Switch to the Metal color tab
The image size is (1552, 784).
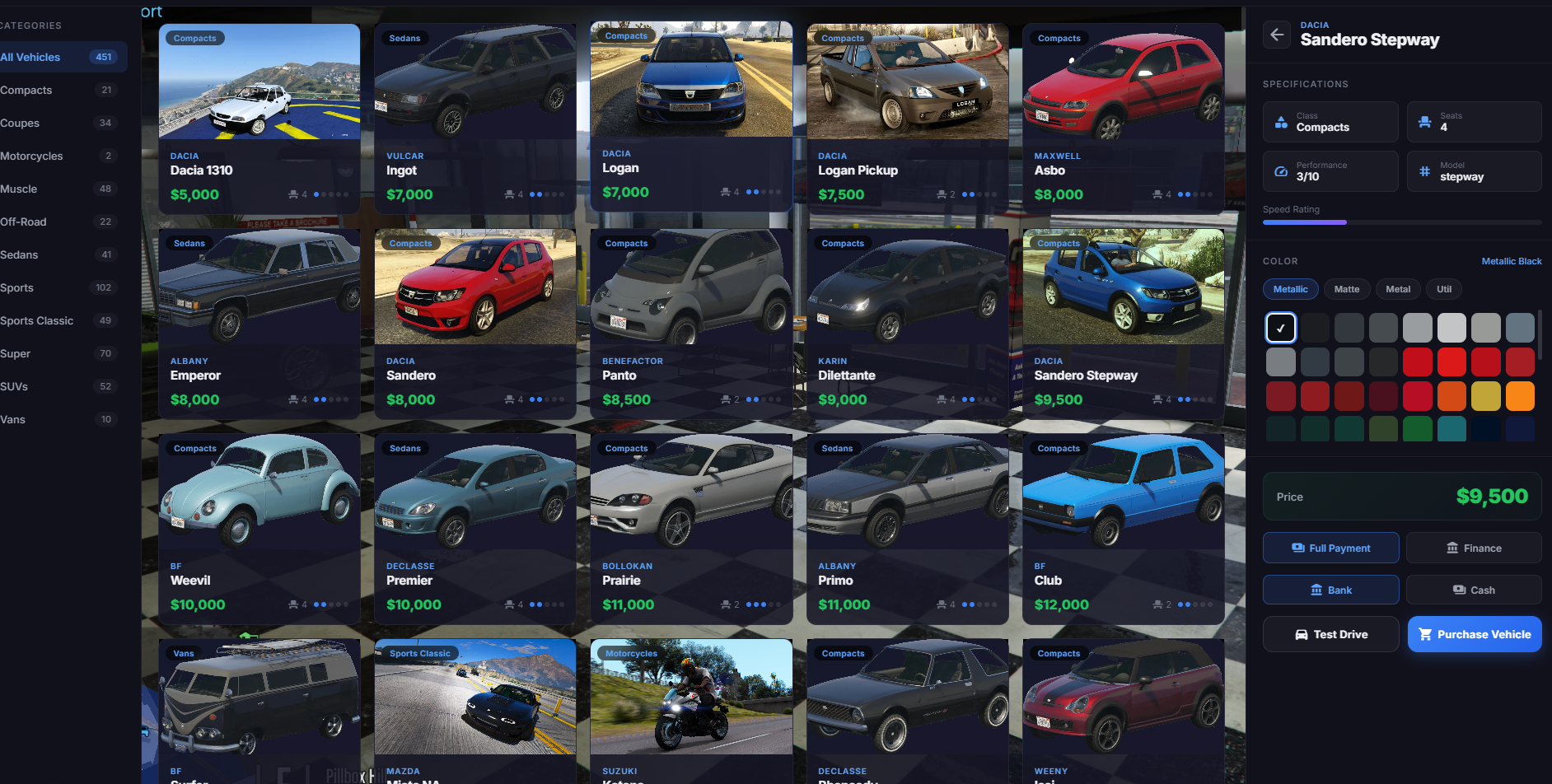1397,289
